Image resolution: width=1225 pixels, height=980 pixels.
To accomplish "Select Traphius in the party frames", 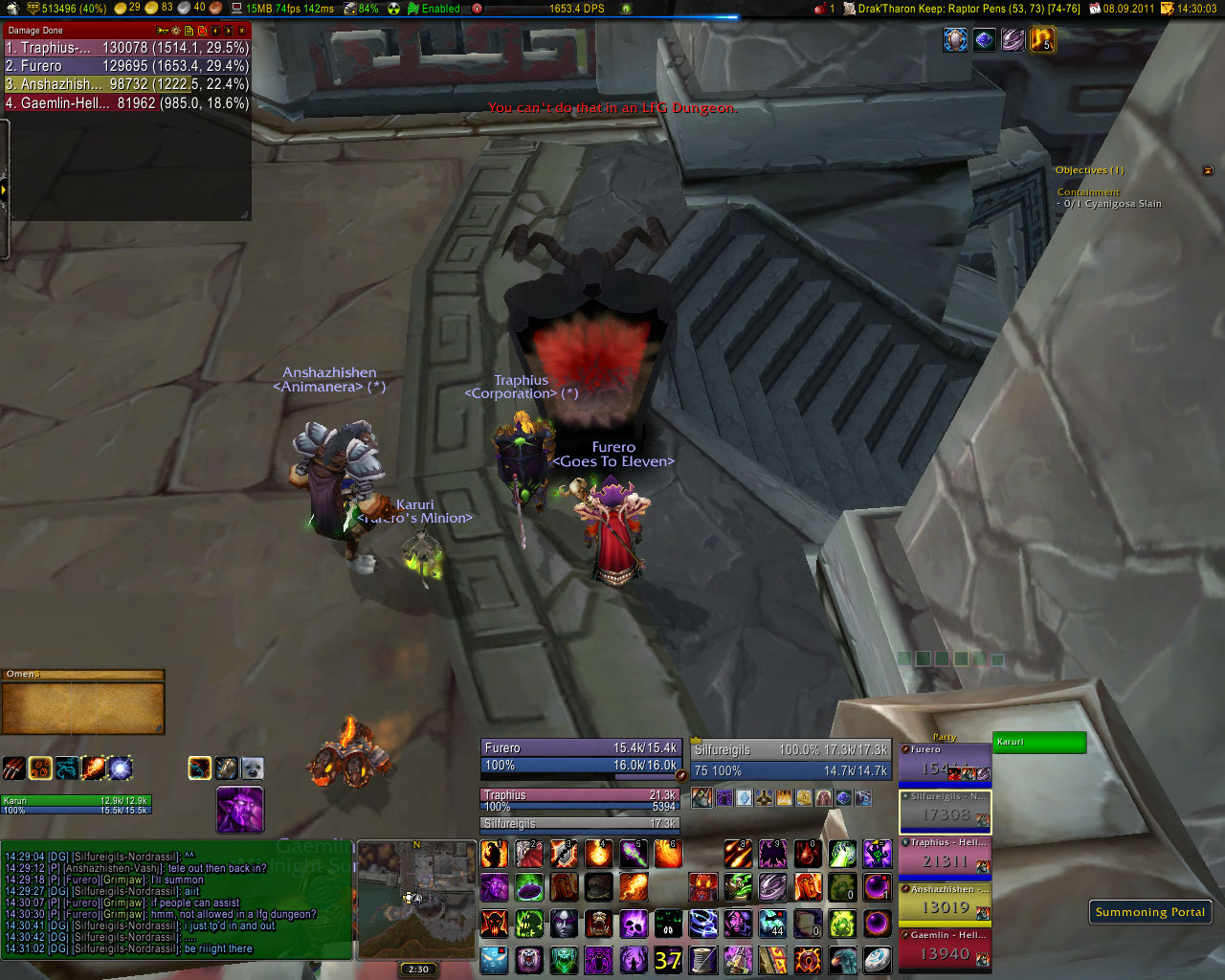I will [945, 857].
